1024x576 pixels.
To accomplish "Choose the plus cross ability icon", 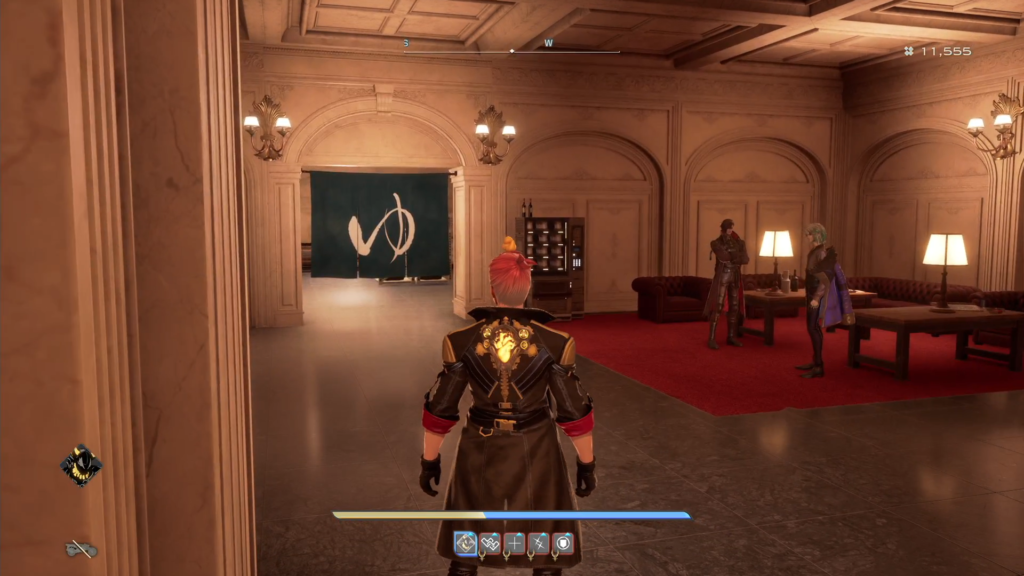I will pos(514,543).
